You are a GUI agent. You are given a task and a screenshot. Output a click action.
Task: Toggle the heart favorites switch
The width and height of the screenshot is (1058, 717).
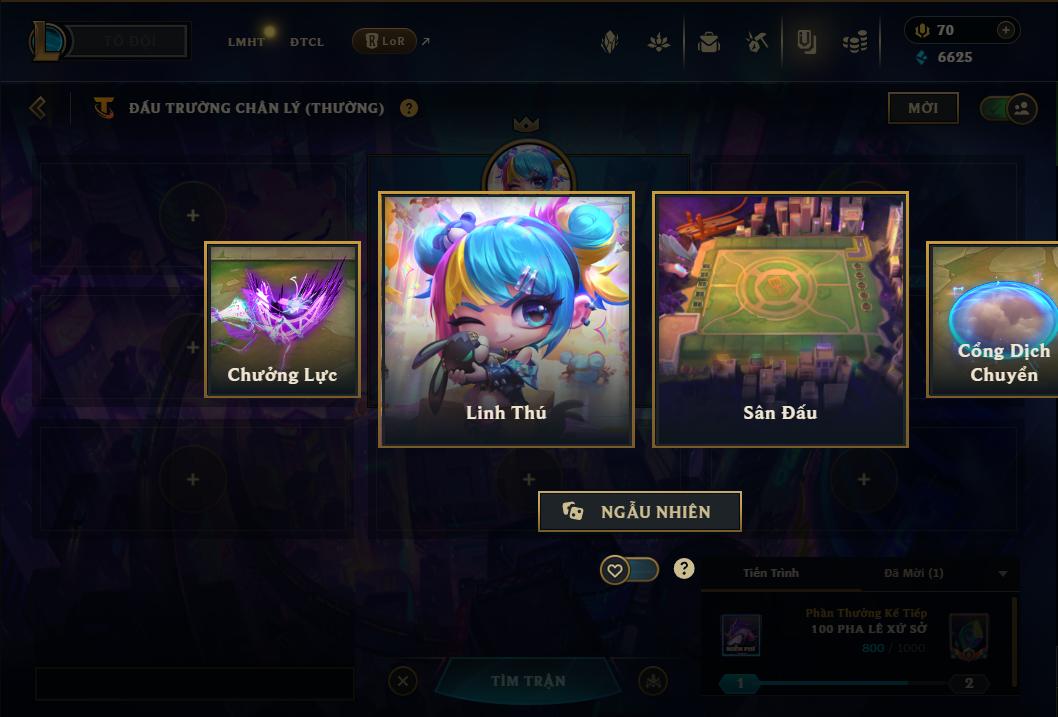pos(630,570)
